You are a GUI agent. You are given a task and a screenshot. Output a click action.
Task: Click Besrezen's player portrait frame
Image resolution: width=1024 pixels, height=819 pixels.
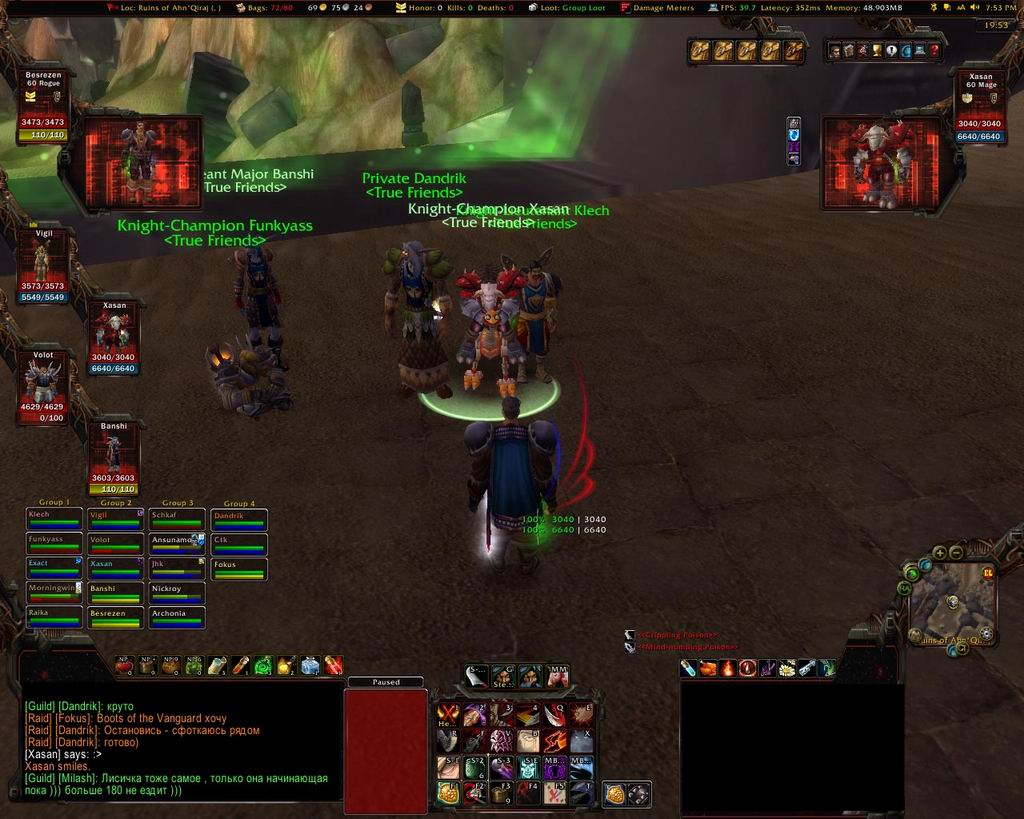(x=141, y=164)
